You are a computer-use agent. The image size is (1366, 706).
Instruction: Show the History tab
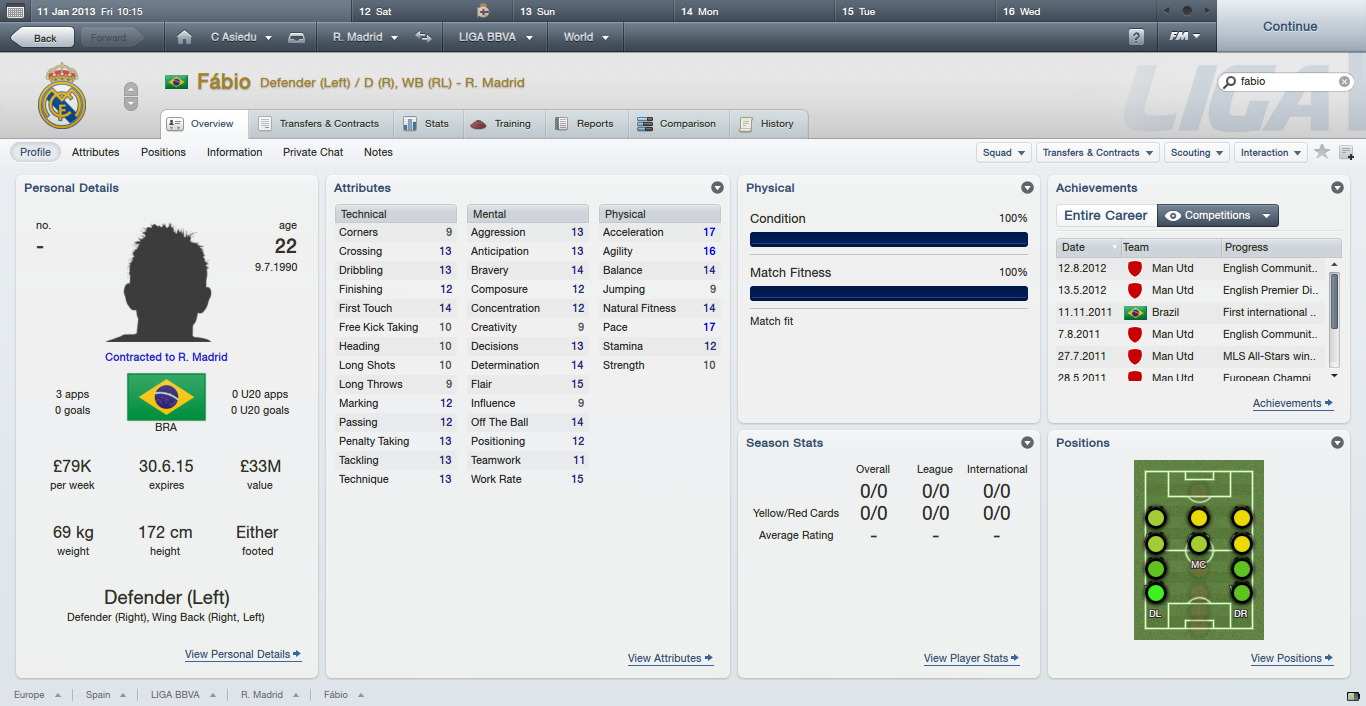(767, 124)
